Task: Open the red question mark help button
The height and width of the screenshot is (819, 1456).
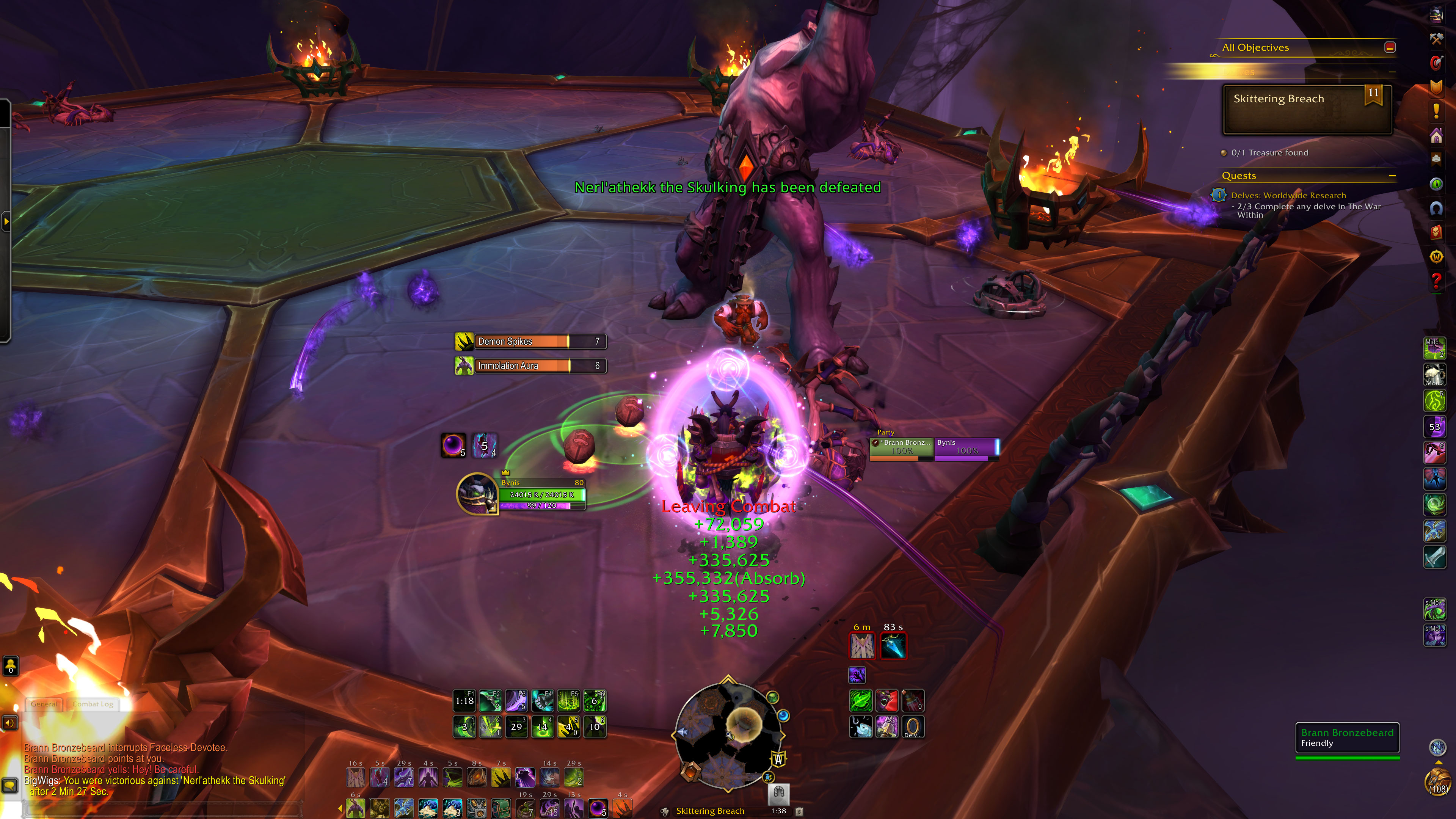Action: 1436,280
